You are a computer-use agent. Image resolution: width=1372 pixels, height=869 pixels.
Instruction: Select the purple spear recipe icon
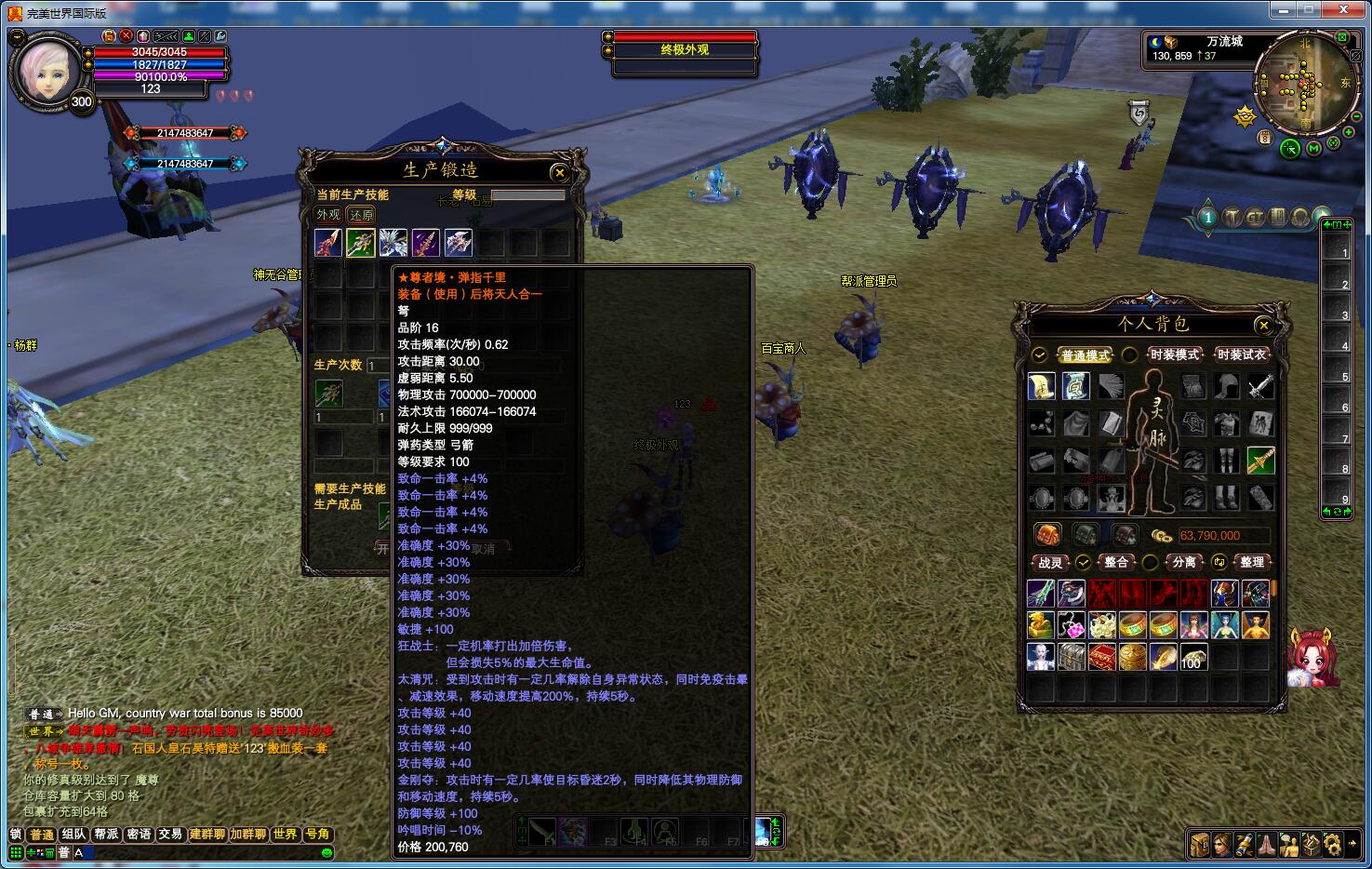pos(425,243)
